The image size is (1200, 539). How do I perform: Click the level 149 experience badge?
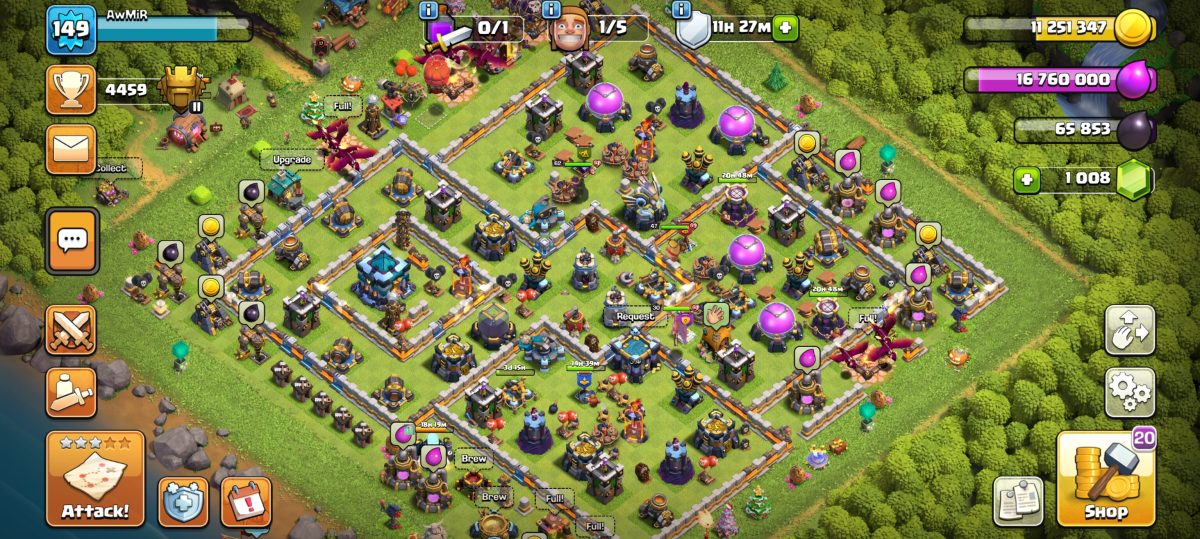pyautogui.click(x=71, y=28)
